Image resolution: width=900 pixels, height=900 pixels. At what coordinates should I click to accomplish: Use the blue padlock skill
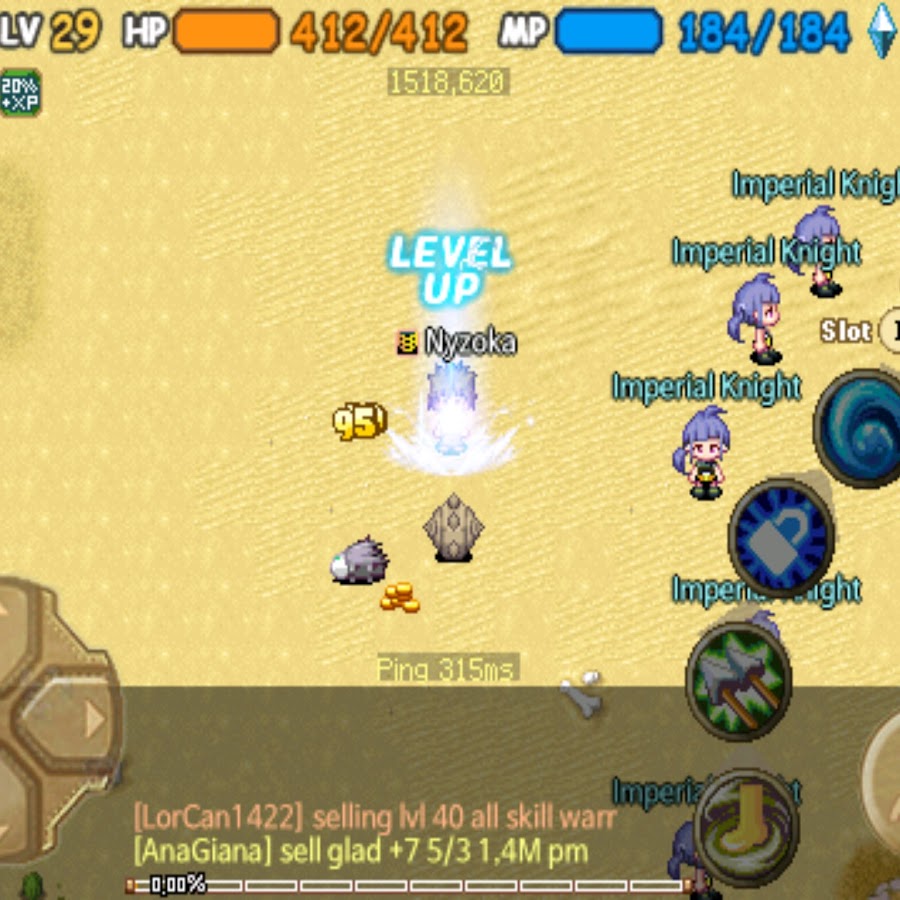click(781, 537)
